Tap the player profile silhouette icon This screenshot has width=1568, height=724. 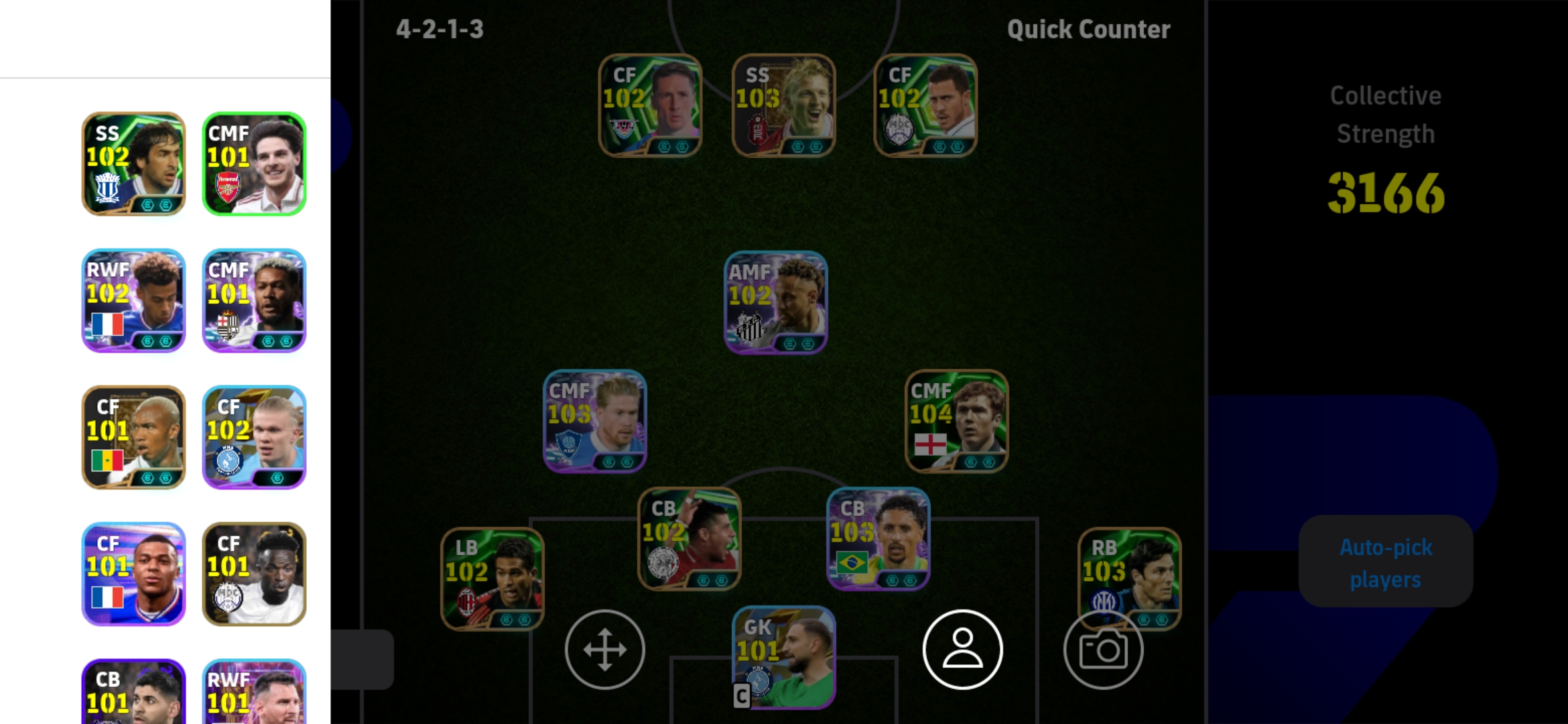pyautogui.click(x=962, y=650)
